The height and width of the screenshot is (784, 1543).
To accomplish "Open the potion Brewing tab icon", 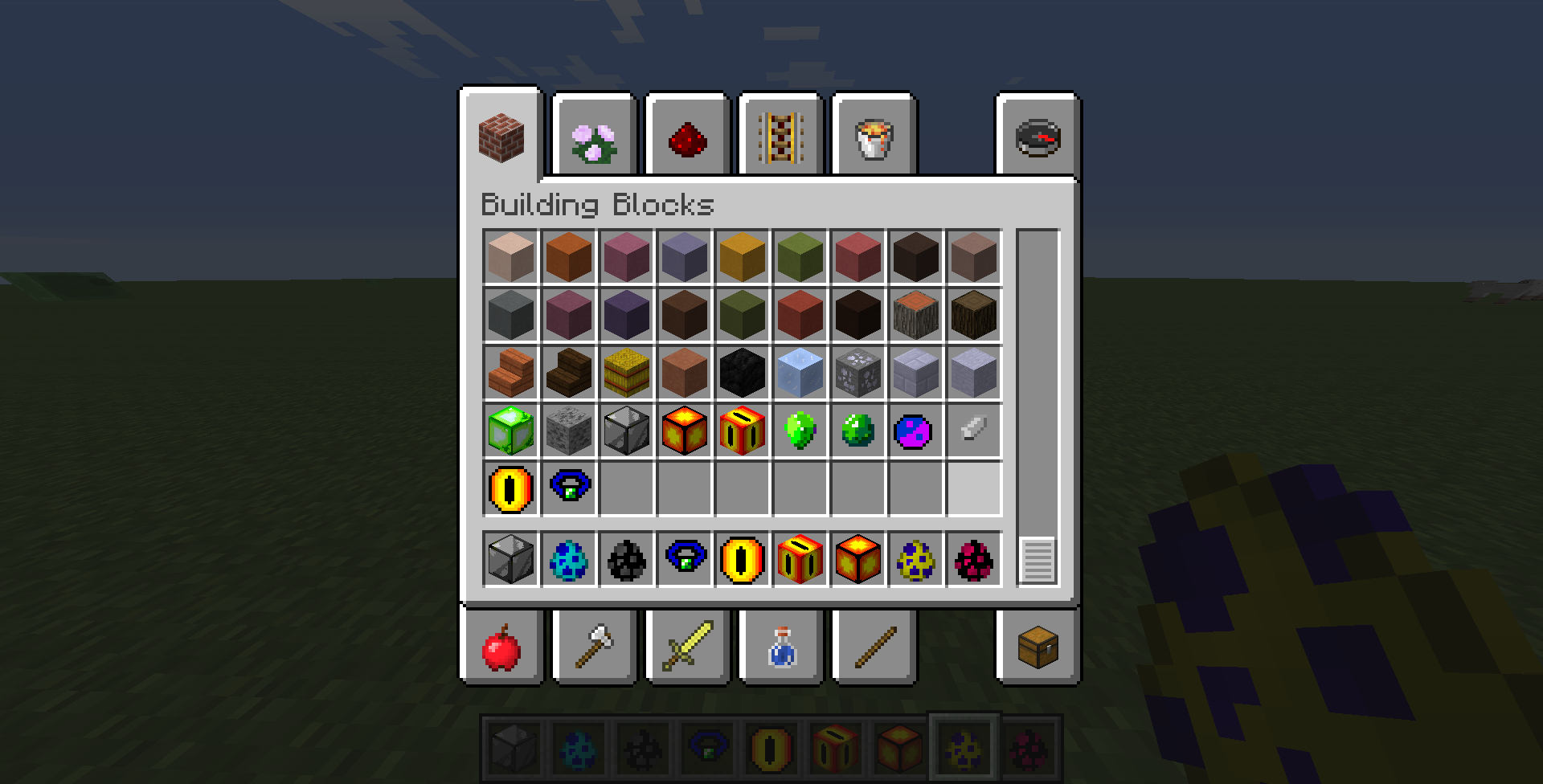I will pos(780,647).
